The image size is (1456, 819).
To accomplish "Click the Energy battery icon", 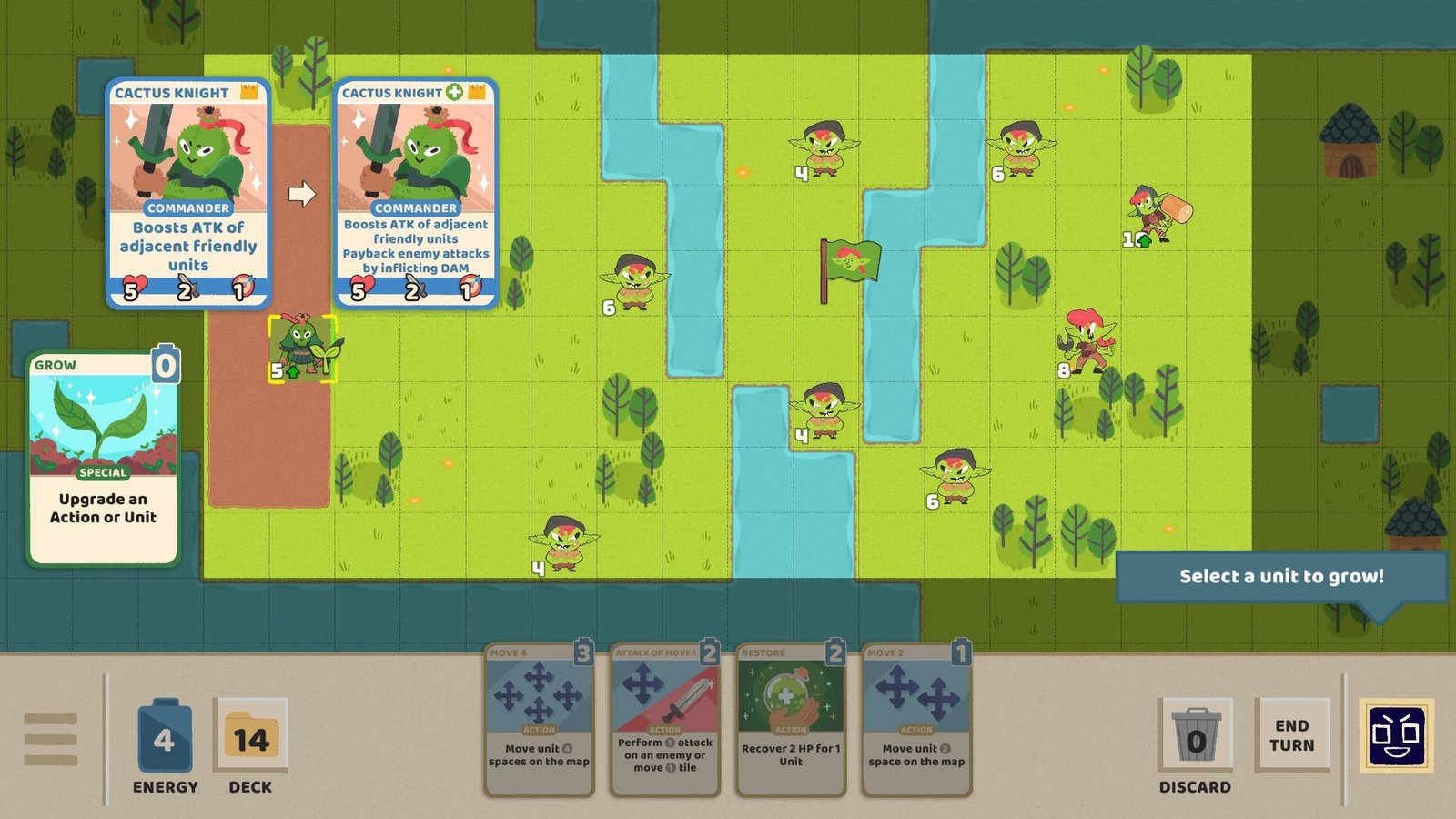I will tap(164, 737).
